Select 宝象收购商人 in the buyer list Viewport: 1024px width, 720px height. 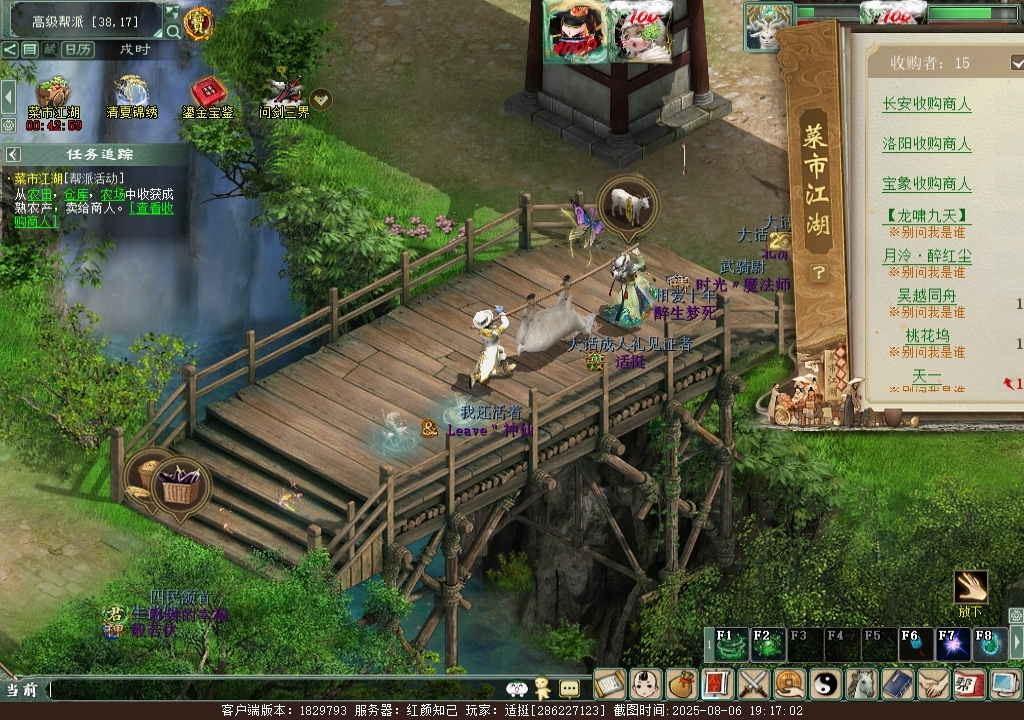[927, 184]
